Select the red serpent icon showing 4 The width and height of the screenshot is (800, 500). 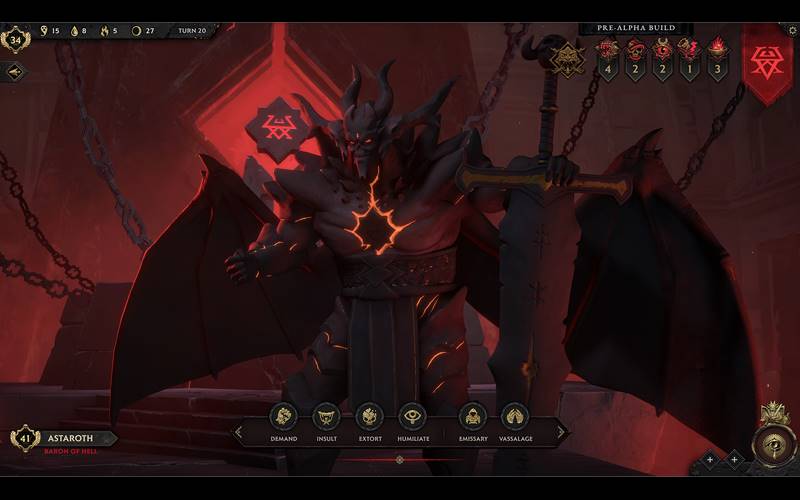(607, 48)
